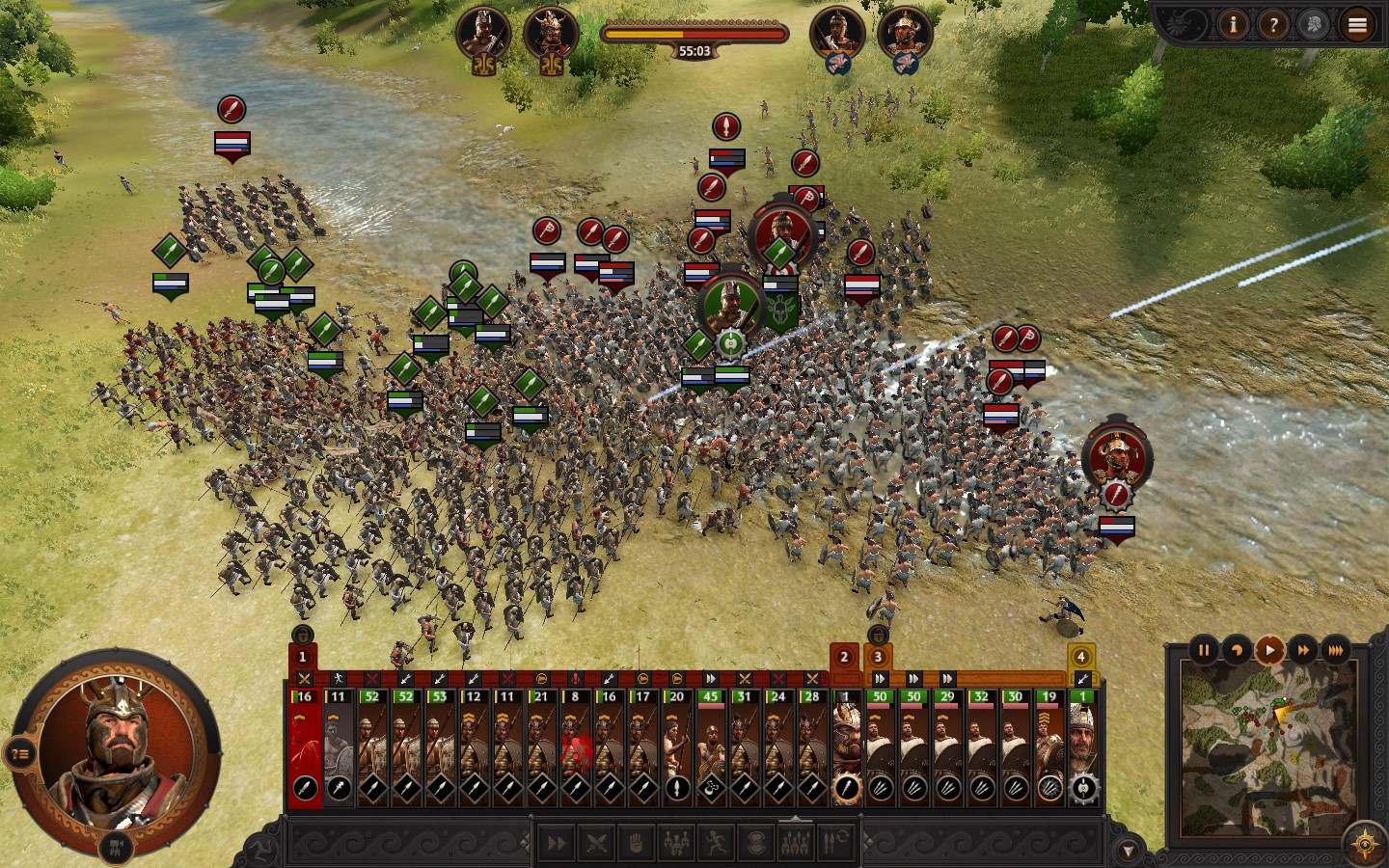Choose control group 4 tab

pos(1081,657)
